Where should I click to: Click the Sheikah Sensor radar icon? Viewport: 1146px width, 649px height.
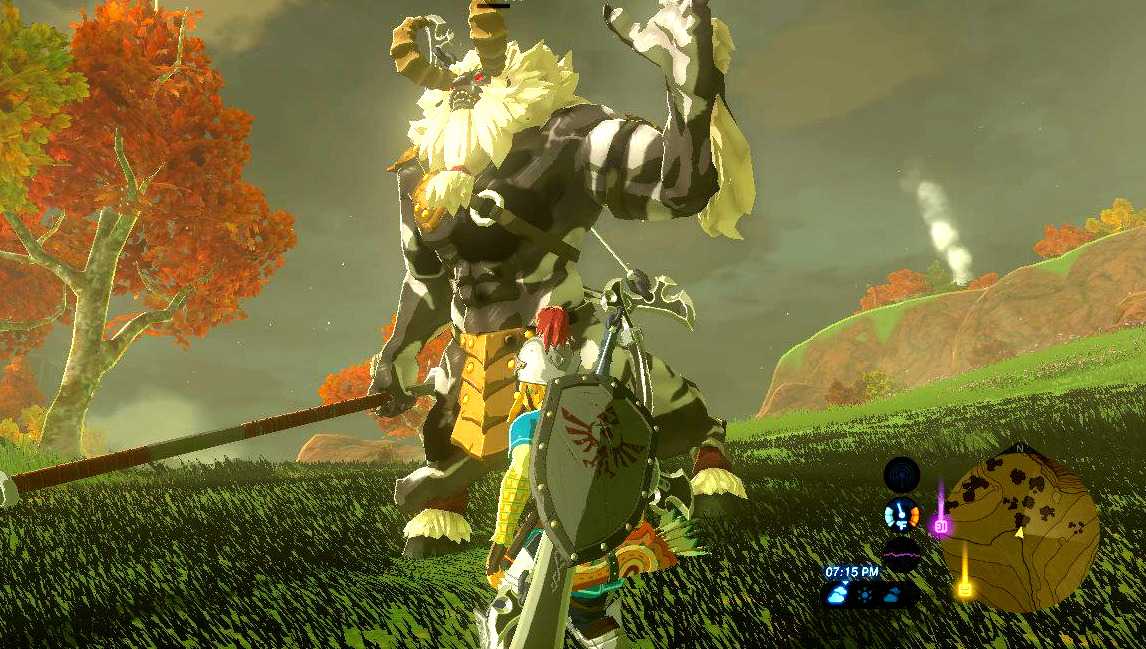pyautogui.click(x=902, y=475)
